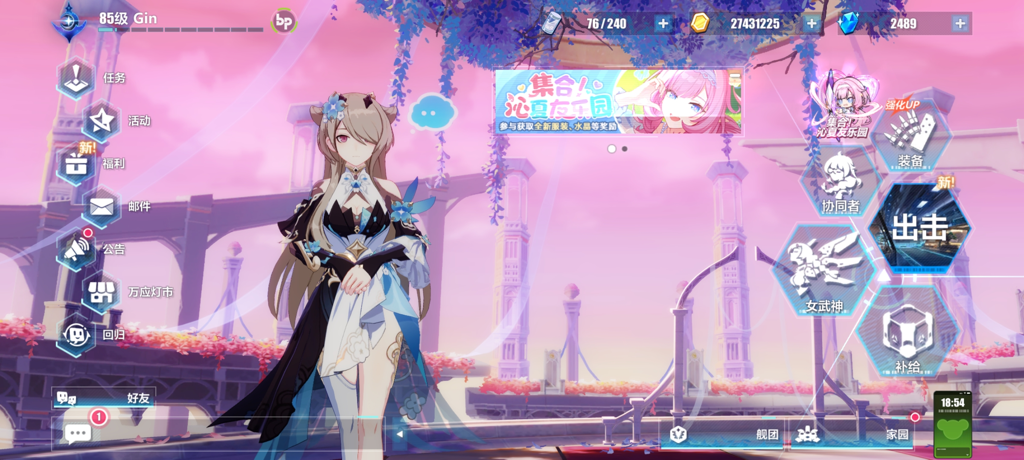Add stamina with the plus button
This screenshot has height=460, width=1024.
click(x=663, y=23)
